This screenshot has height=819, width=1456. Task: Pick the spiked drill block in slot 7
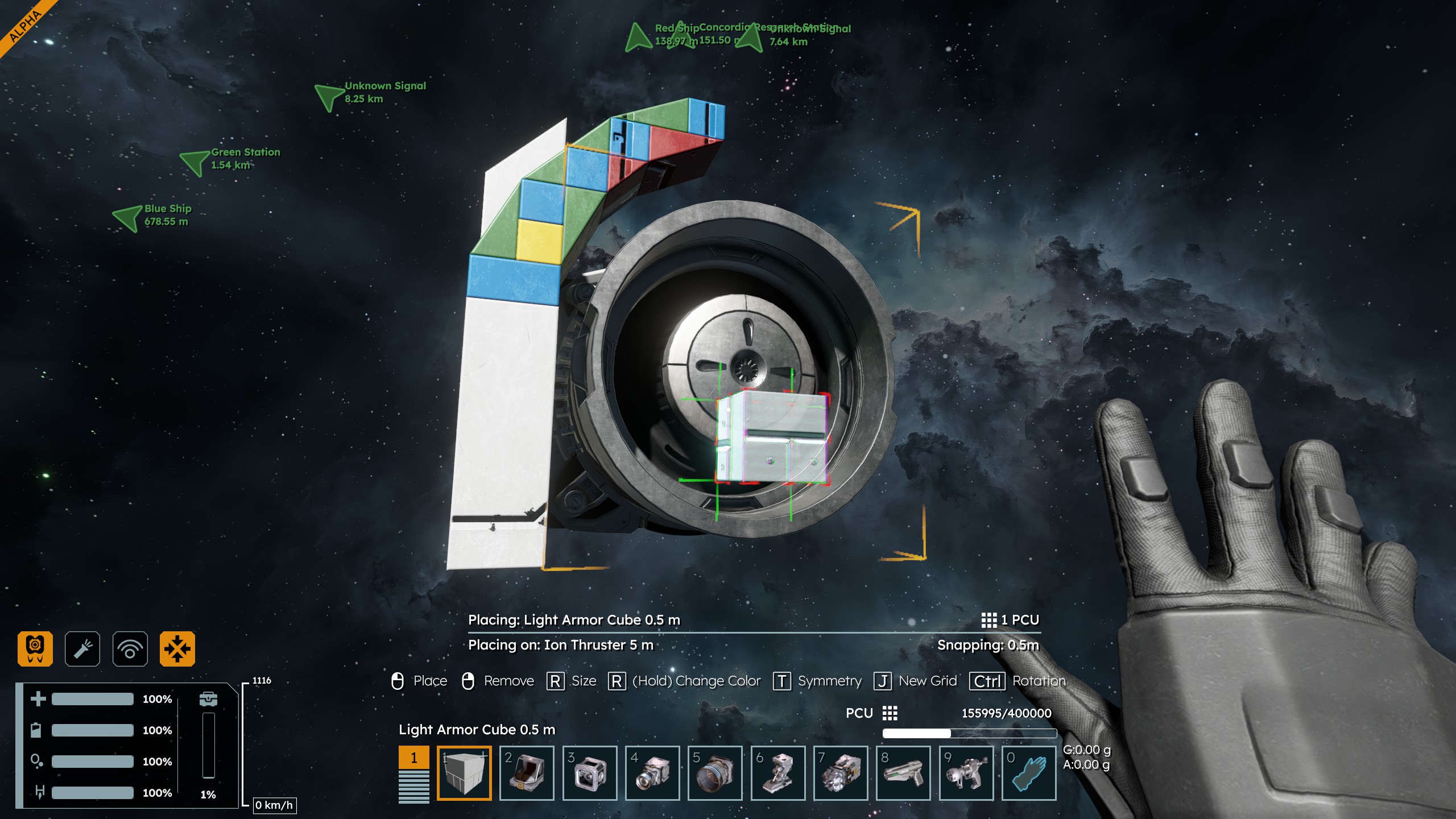point(841,773)
